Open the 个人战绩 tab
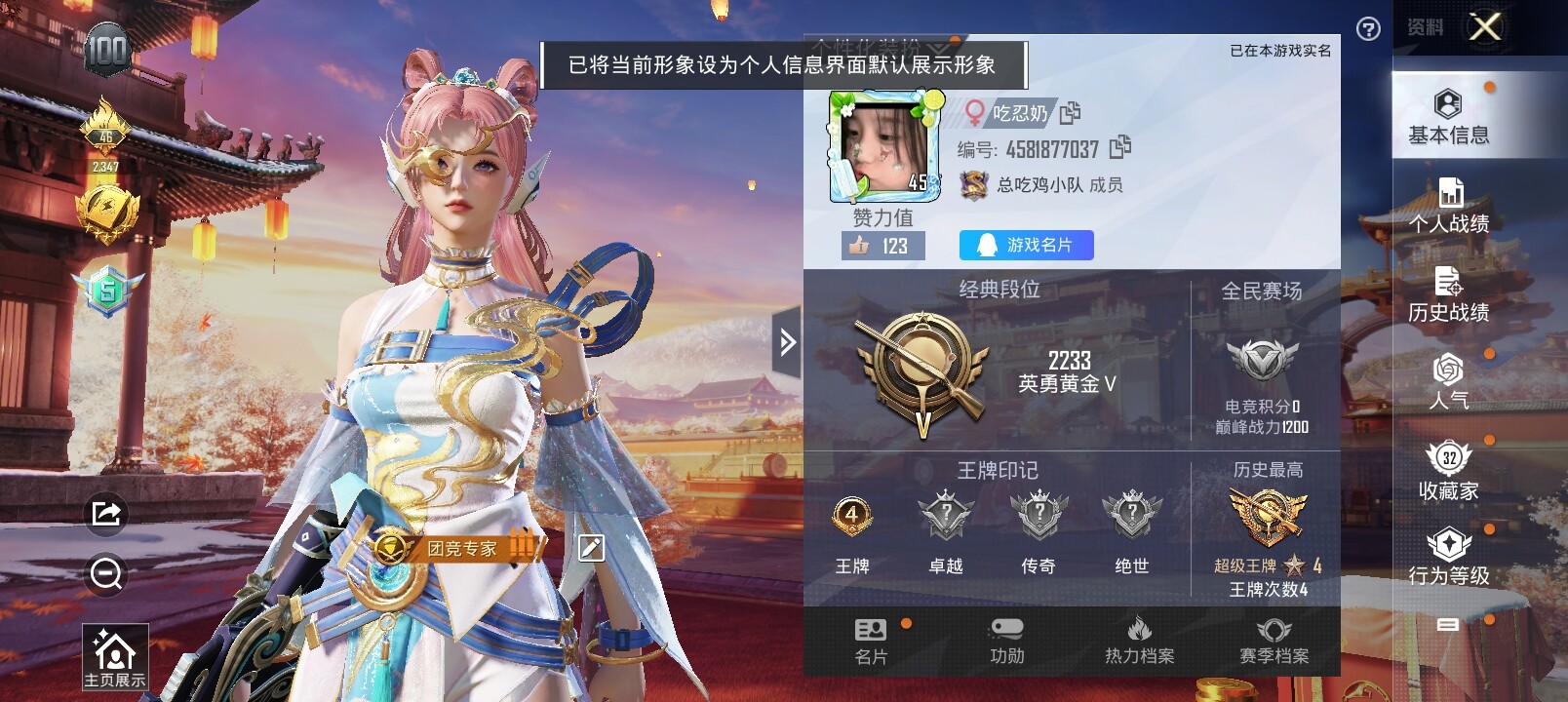The image size is (1568, 702). tap(1448, 207)
